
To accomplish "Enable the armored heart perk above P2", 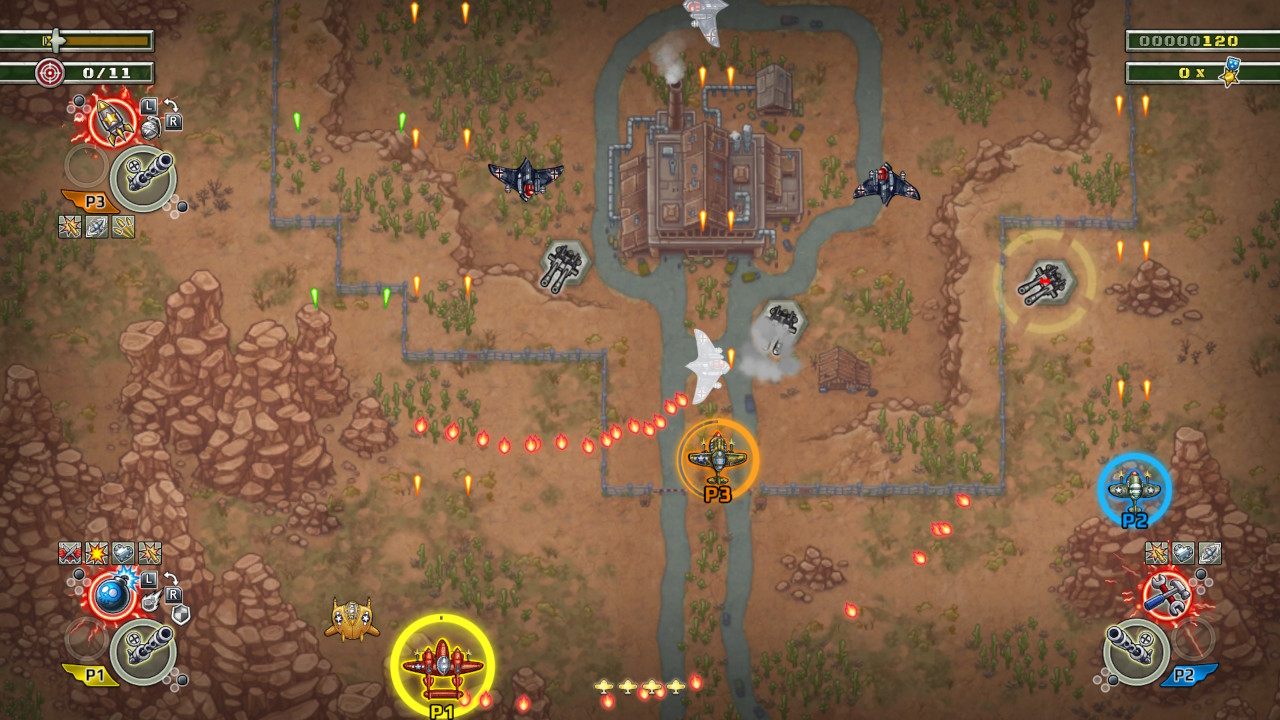I will point(1183,552).
